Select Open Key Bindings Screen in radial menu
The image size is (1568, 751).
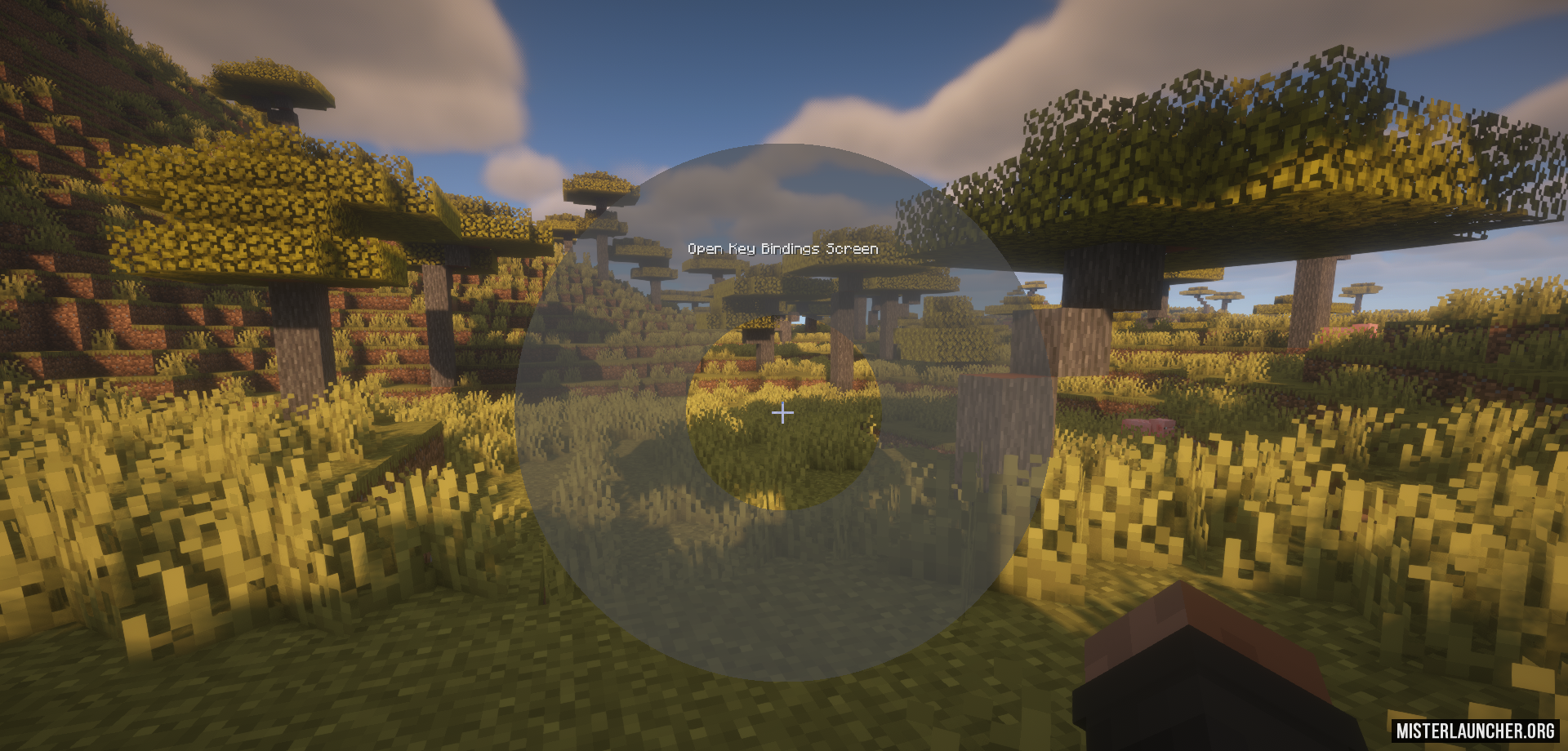[x=782, y=248]
